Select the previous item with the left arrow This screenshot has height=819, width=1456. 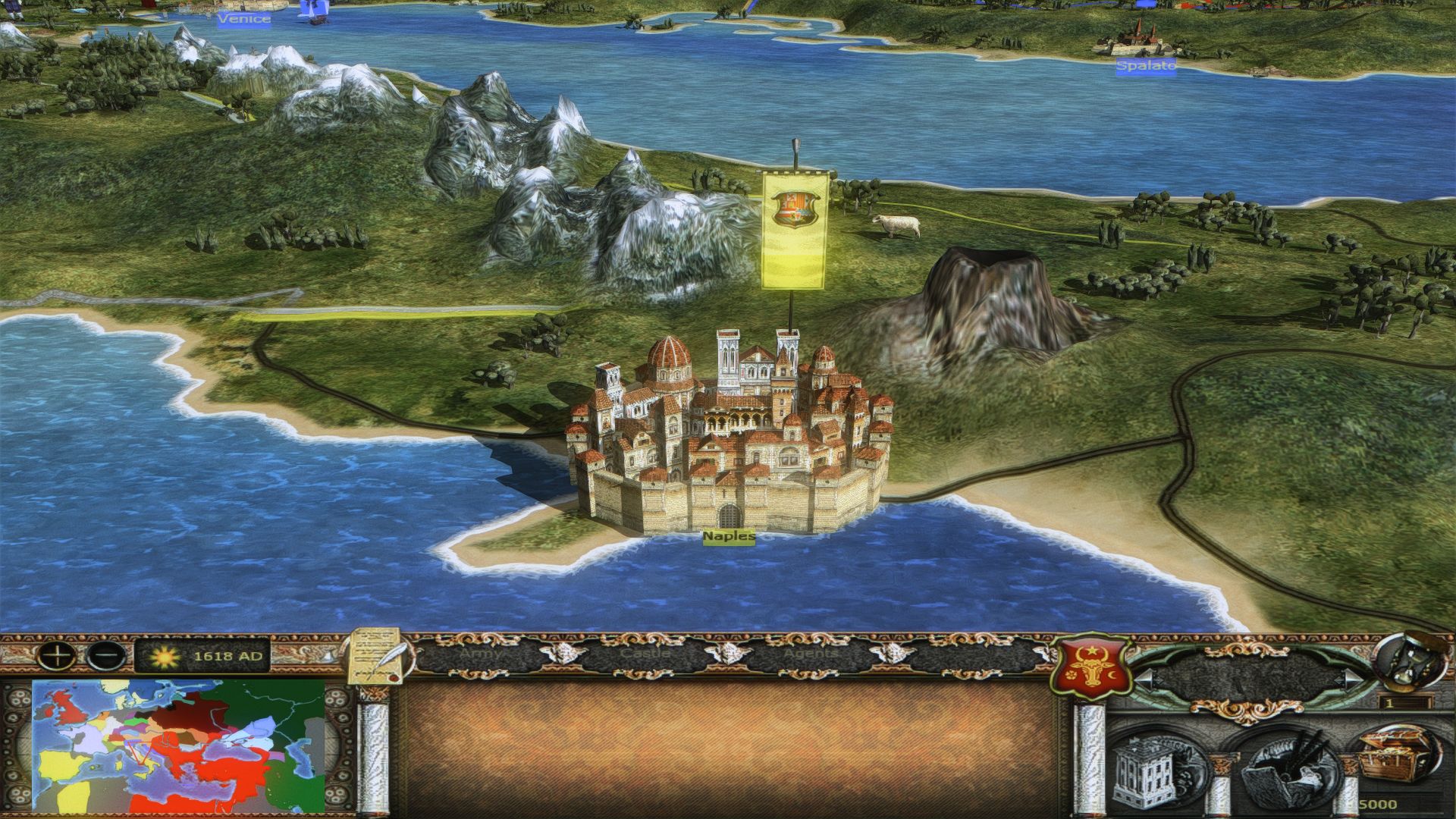[x=1144, y=677]
